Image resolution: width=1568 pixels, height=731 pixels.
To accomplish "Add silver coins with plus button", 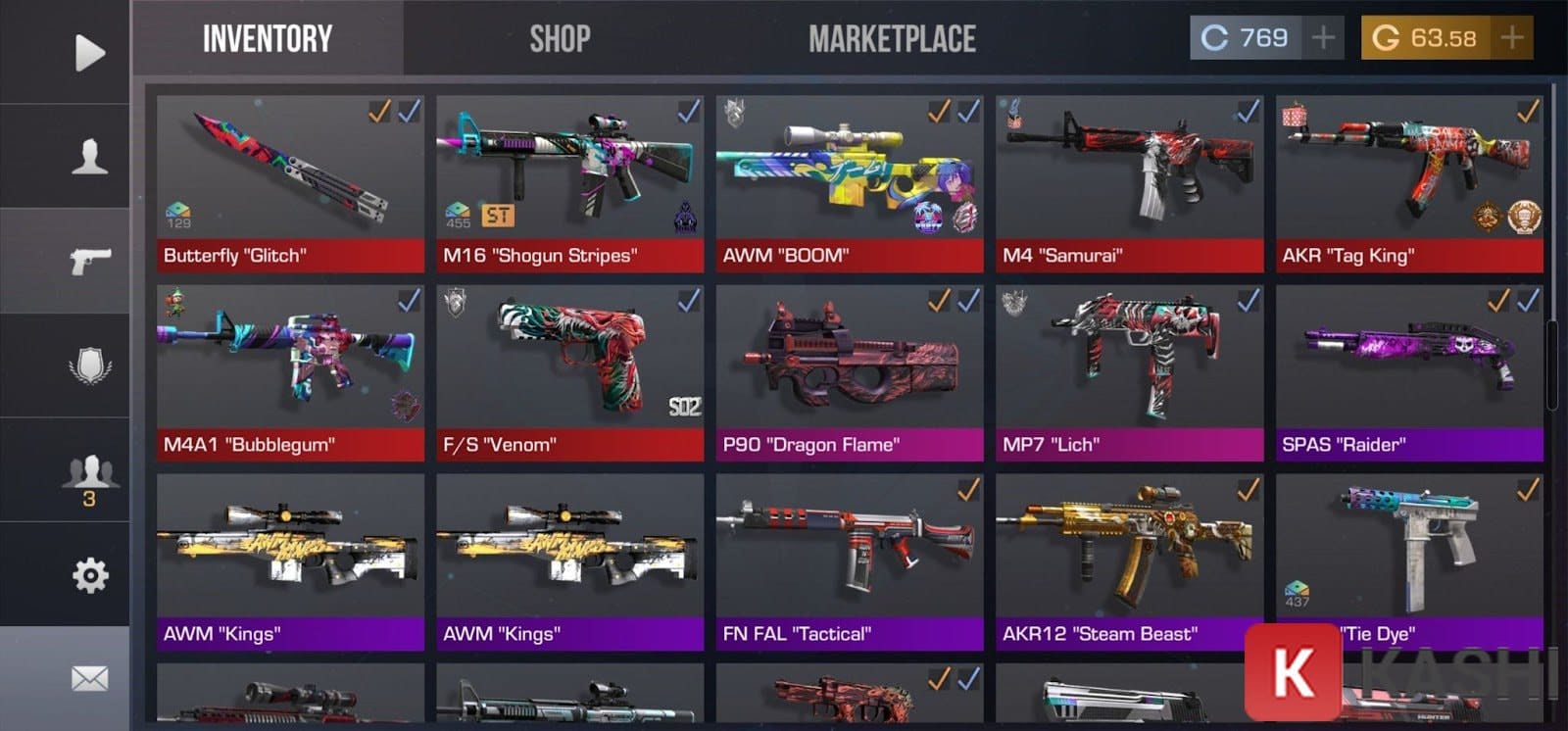I will click(1323, 38).
